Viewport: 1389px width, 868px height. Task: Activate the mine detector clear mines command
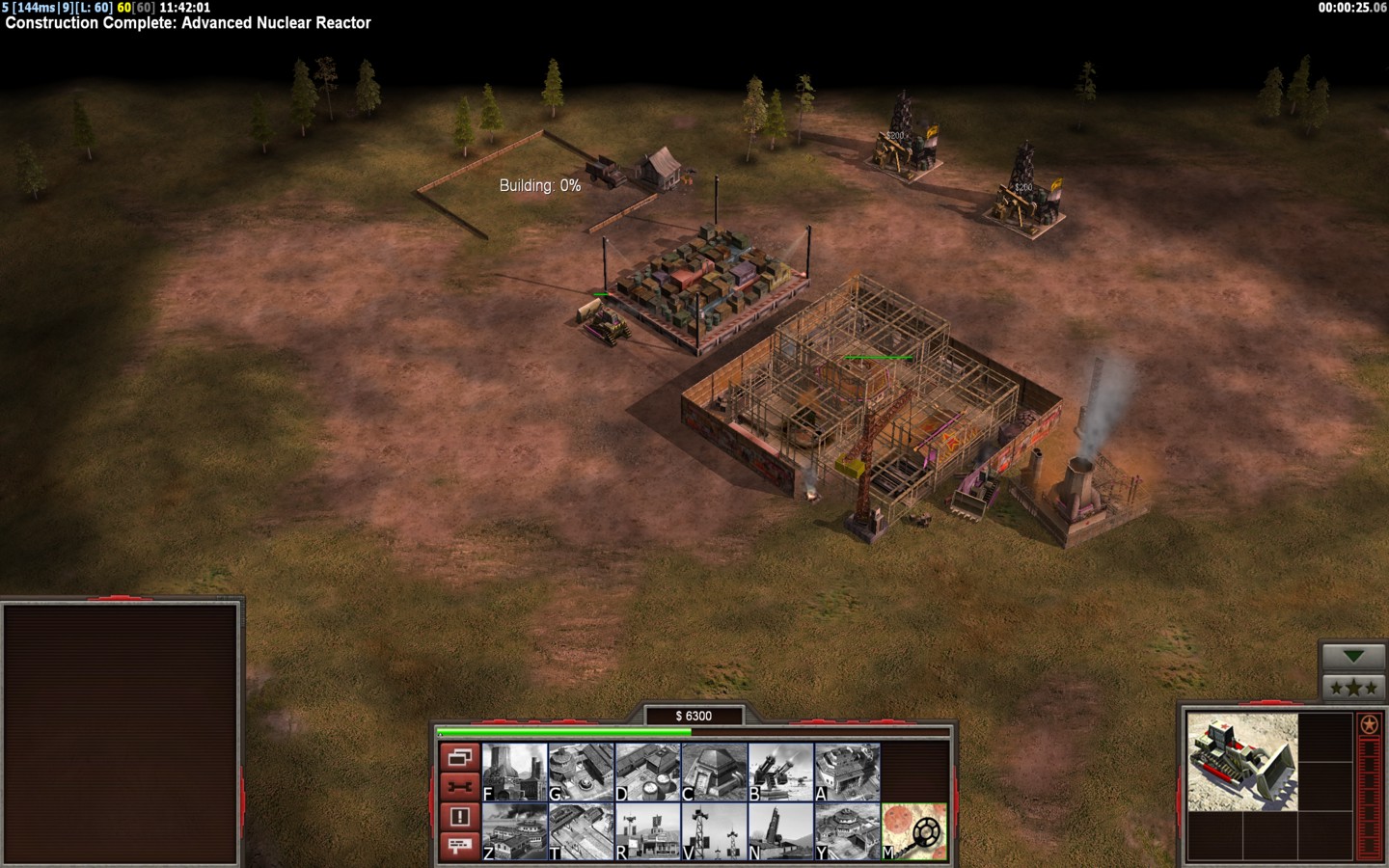point(914,831)
